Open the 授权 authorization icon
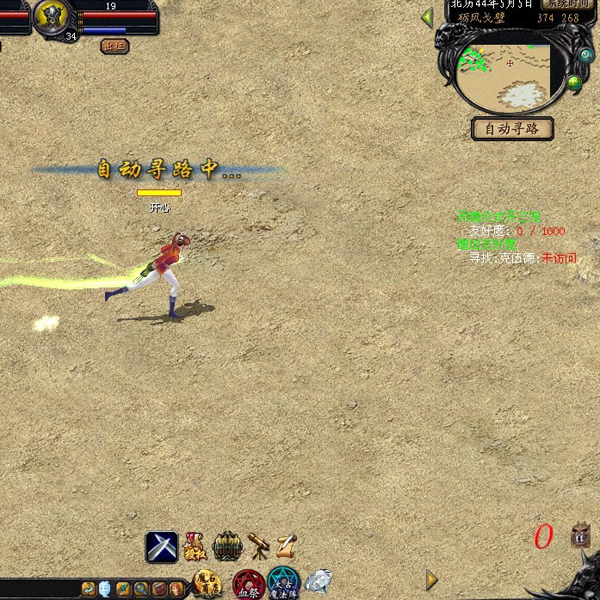 pyautogui.click(x=195, y=546)
